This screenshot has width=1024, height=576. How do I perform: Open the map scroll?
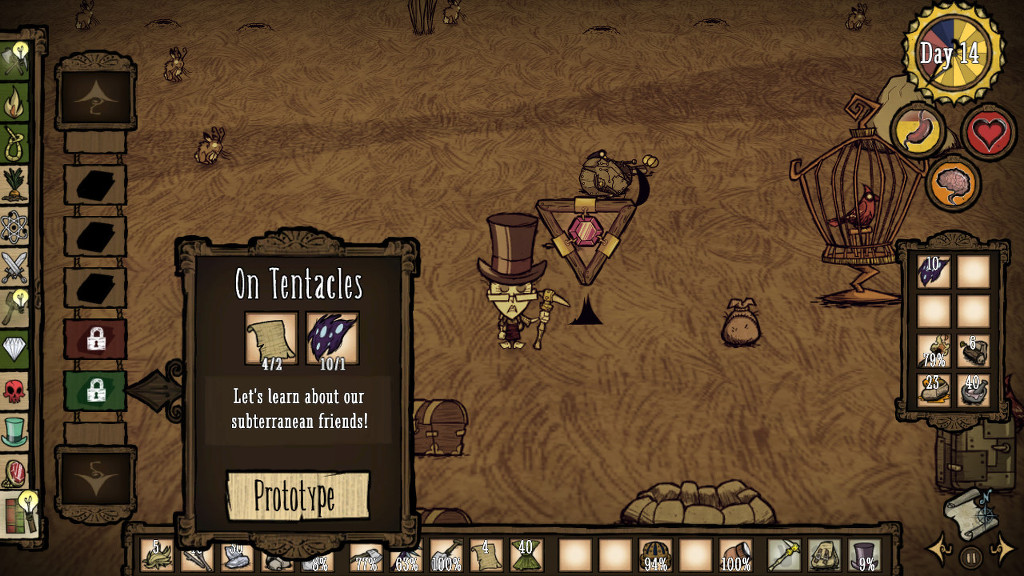(x=969, y=510)
